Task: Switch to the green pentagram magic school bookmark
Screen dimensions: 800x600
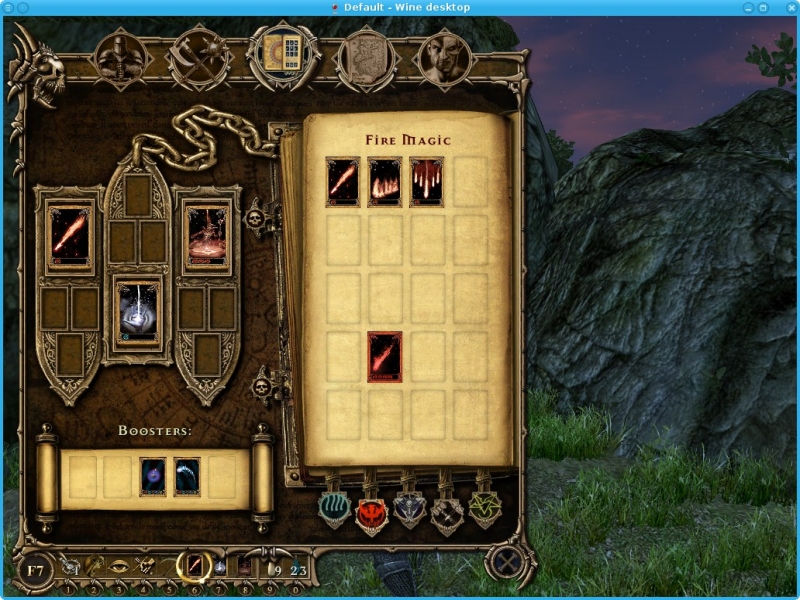Action: pos(485,508)
